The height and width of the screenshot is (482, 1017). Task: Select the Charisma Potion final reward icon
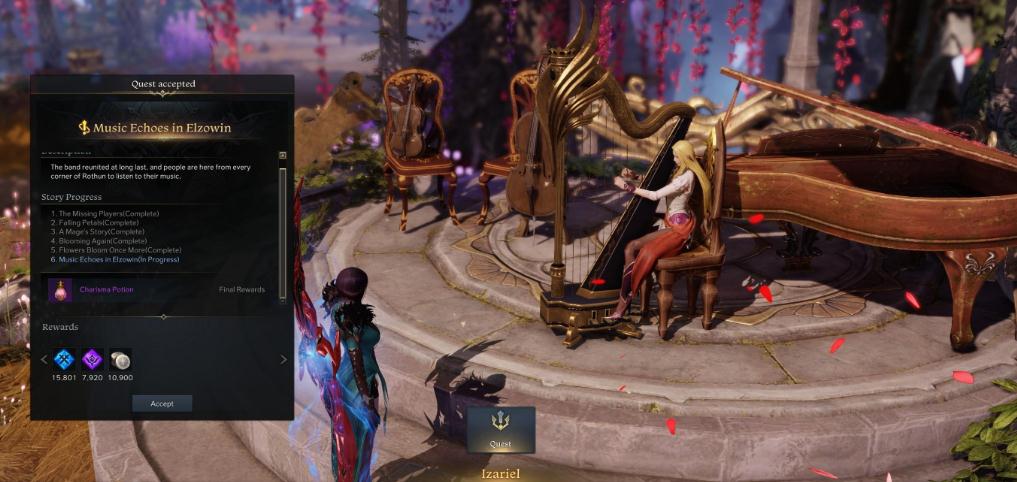pyautogui.click(x=59, y=290)
